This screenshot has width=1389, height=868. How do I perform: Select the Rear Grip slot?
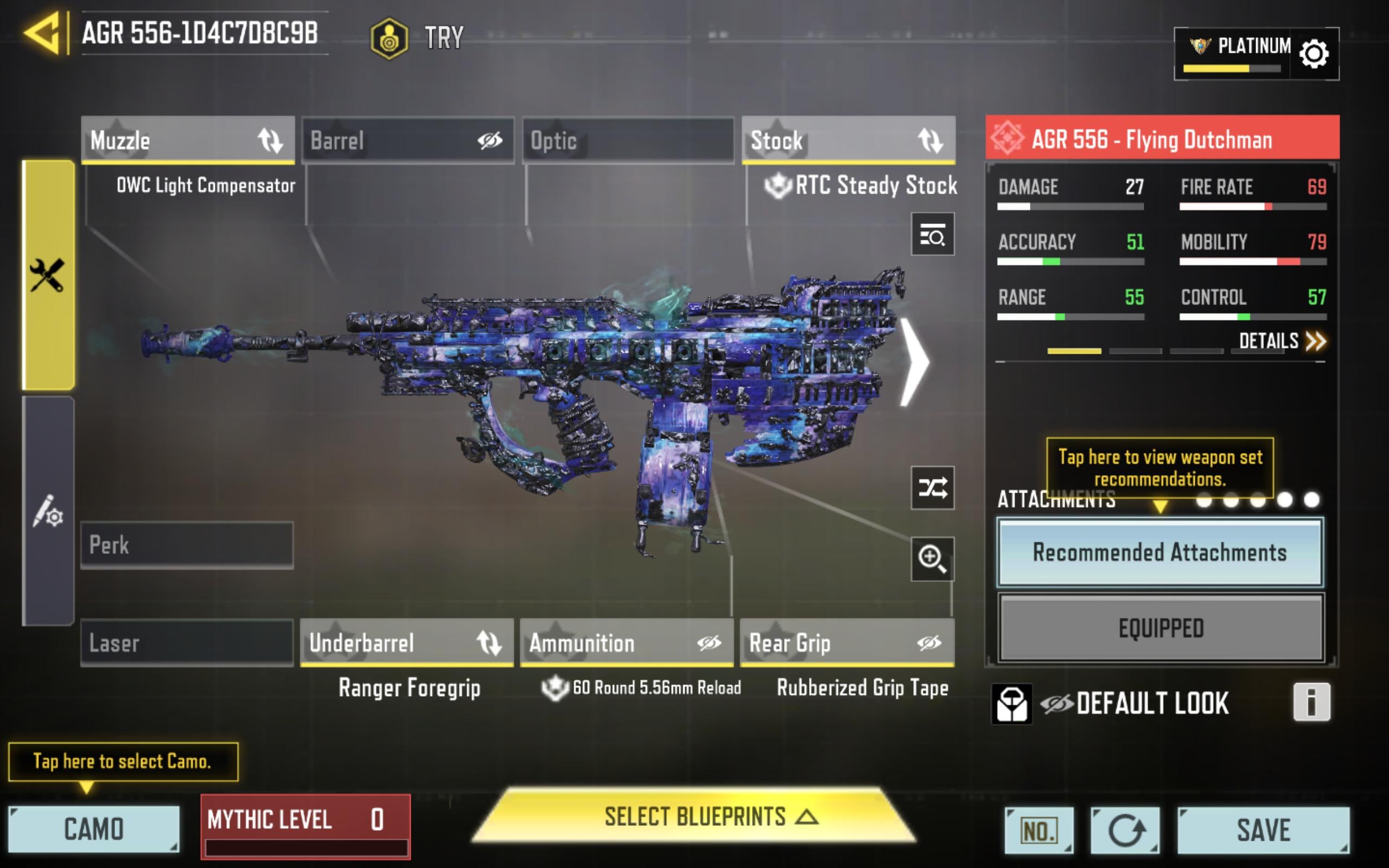click(847, 643)
